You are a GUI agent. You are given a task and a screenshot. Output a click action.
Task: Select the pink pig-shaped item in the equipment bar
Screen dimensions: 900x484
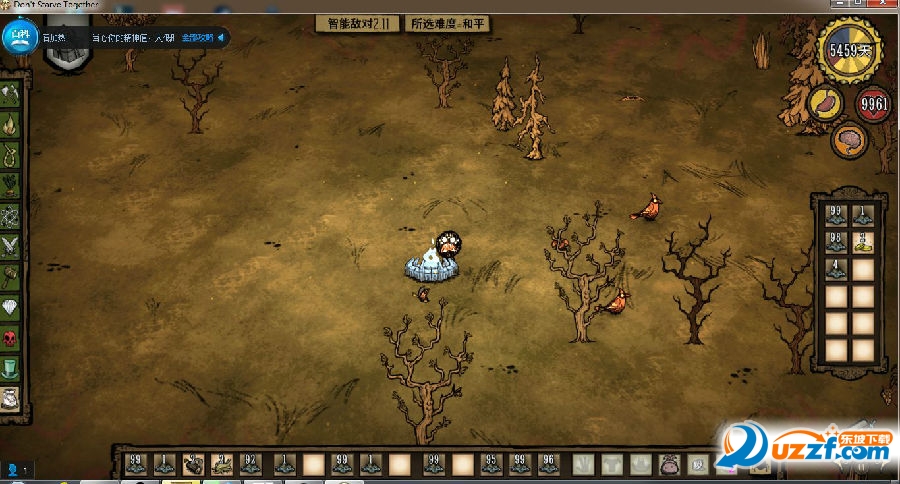pos(668,465)
